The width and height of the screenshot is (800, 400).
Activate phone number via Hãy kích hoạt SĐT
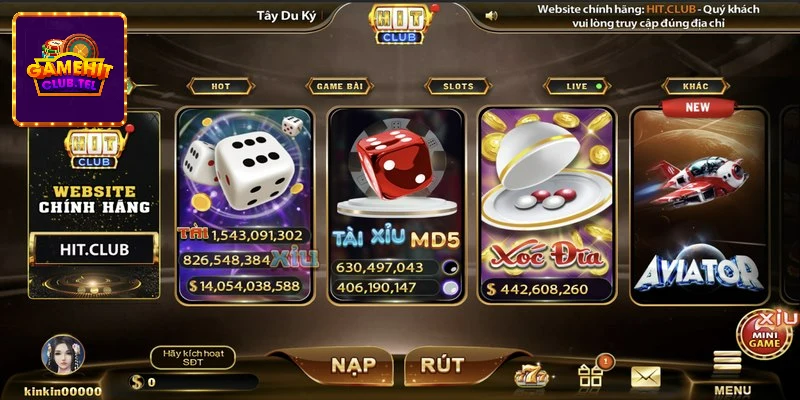(192, 357)
